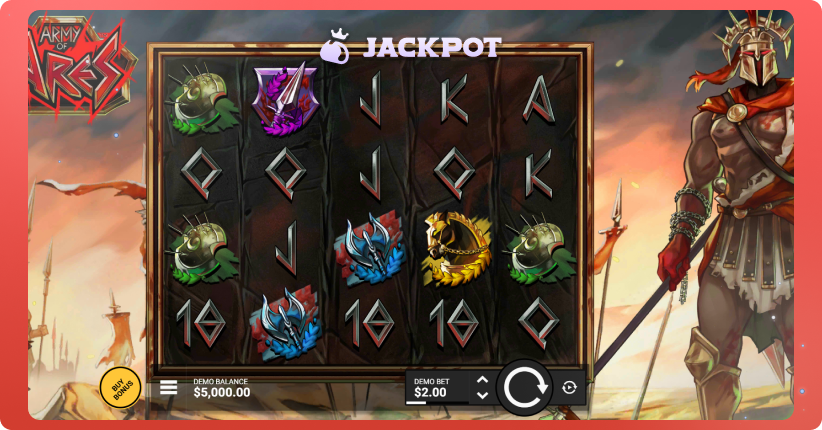Decrease the demo bet with the down arrow

point(483,395)
